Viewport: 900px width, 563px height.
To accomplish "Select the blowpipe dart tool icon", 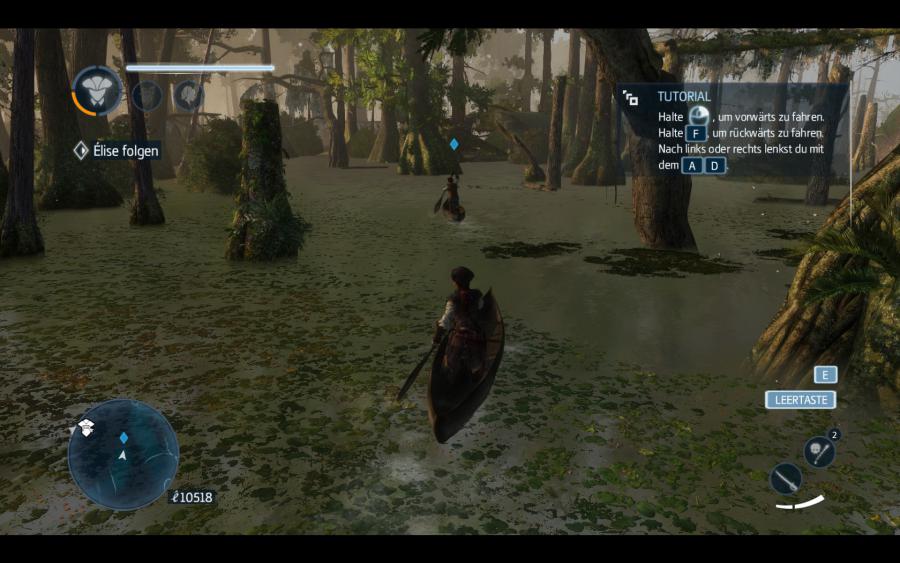I will pyautogui.click(x=818, y=451).
